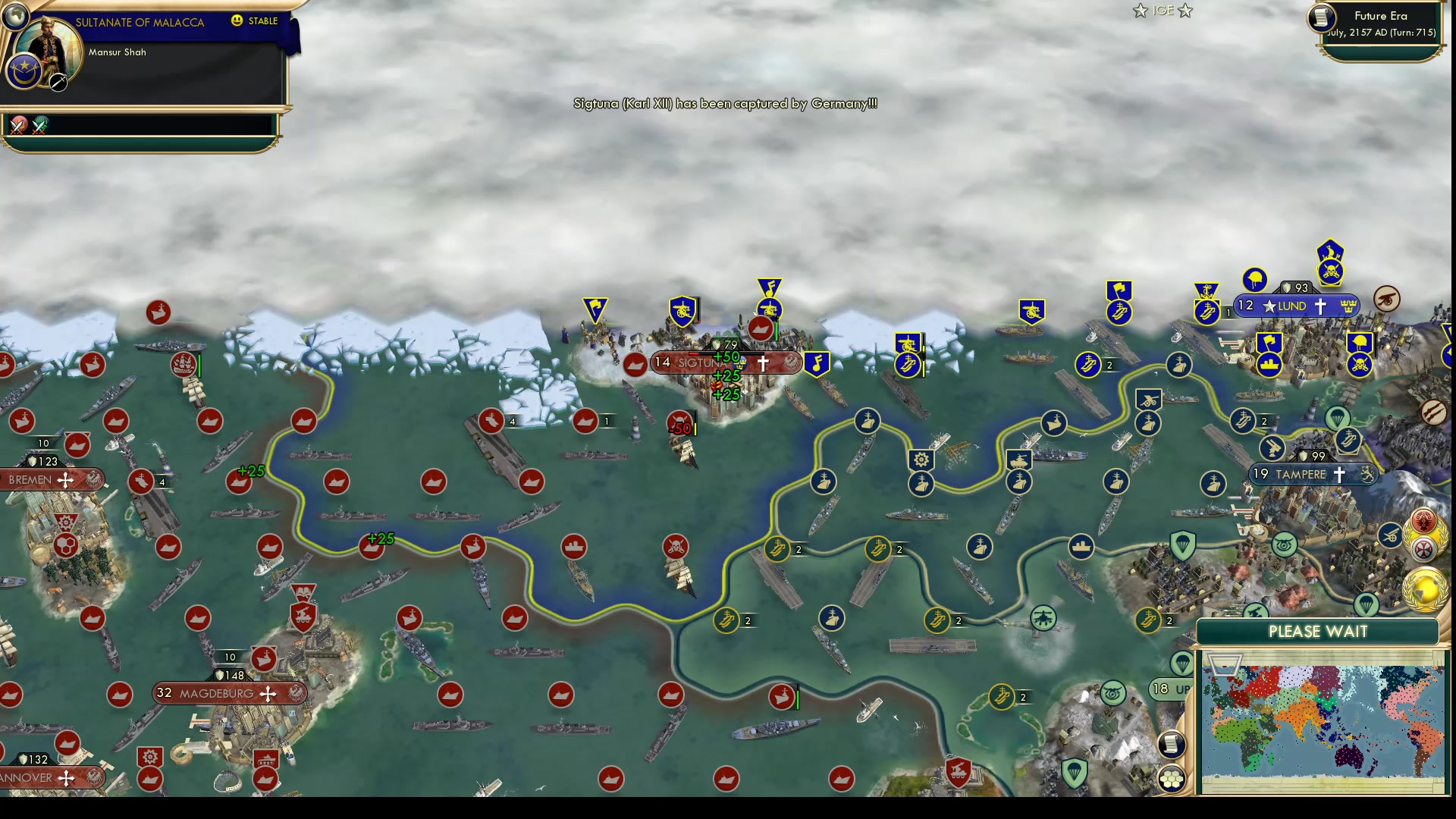The height and width of the screenshot is (819, 1456).
Task: Select the carrier unit icon labeled 2 near Tampere
Action: (1242, 419)
